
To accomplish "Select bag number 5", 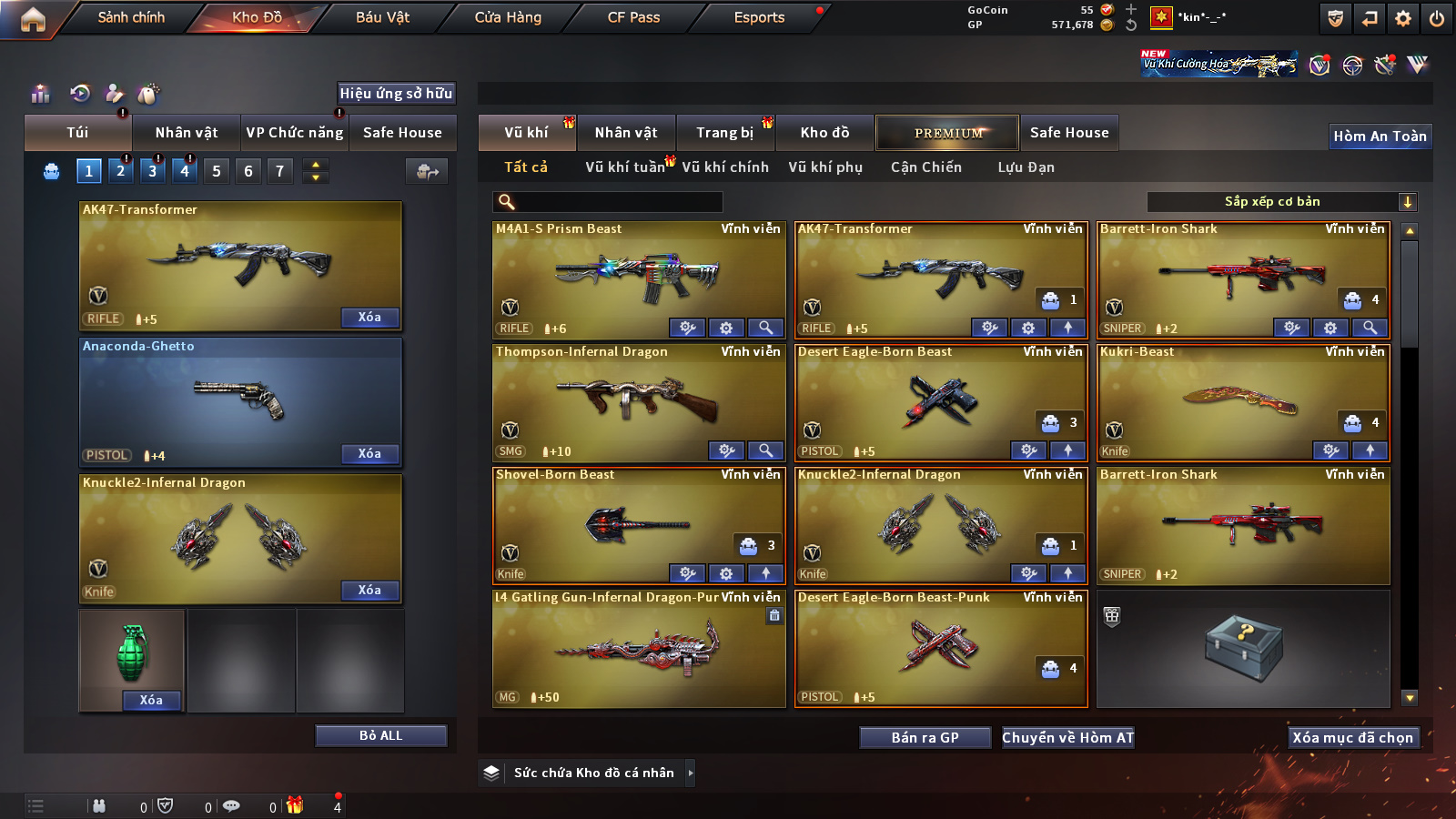I will click(217, 171).
